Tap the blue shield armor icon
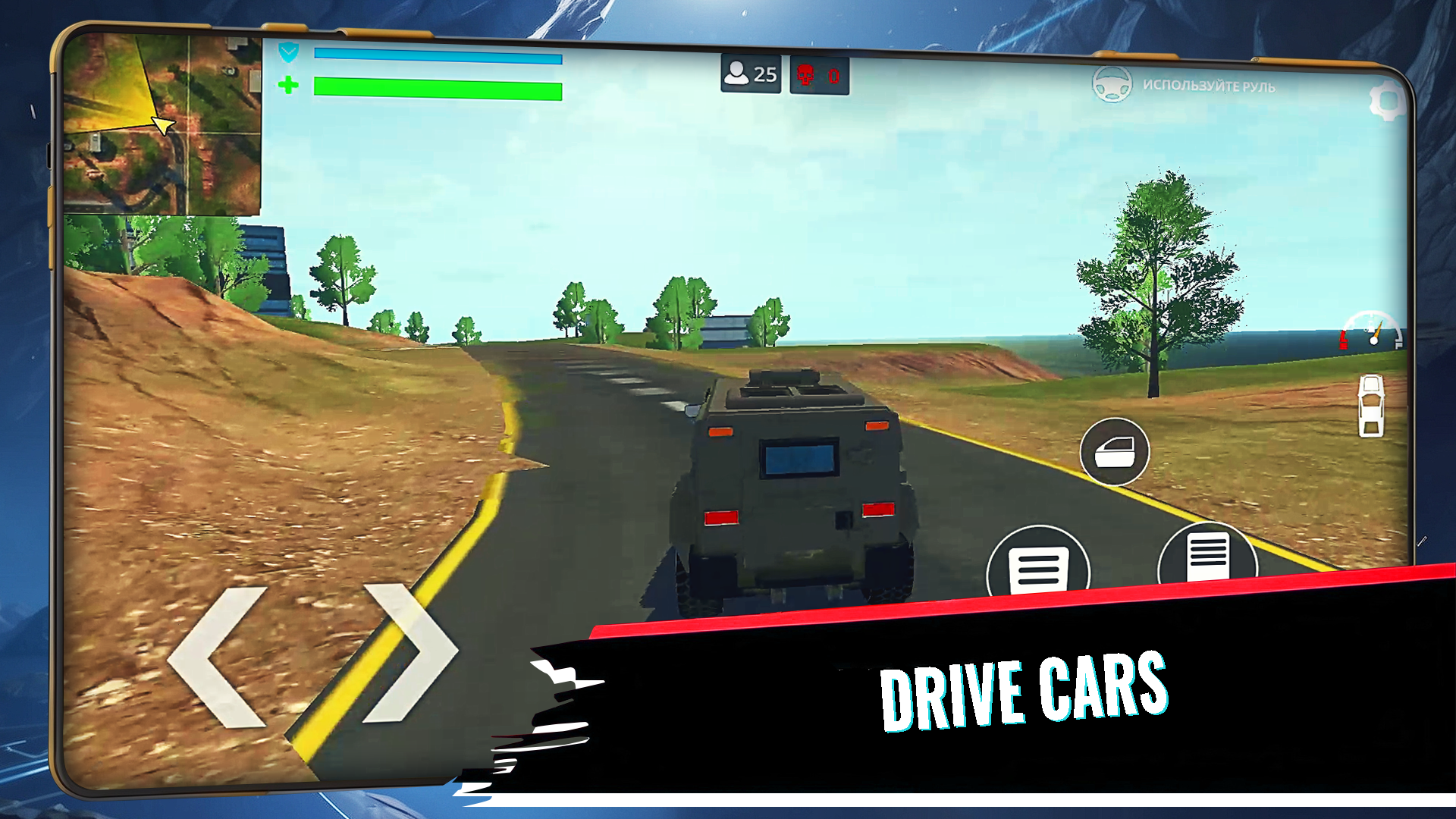Viewport: 1456px width, 819px height. coord(287,52)
